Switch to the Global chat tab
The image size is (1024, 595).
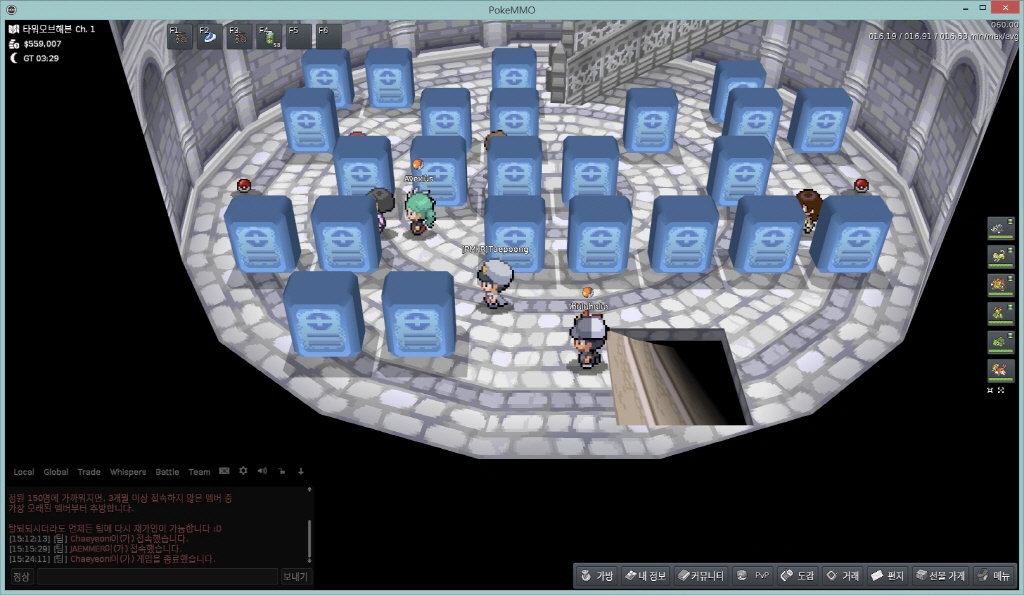tap(56, 472)
